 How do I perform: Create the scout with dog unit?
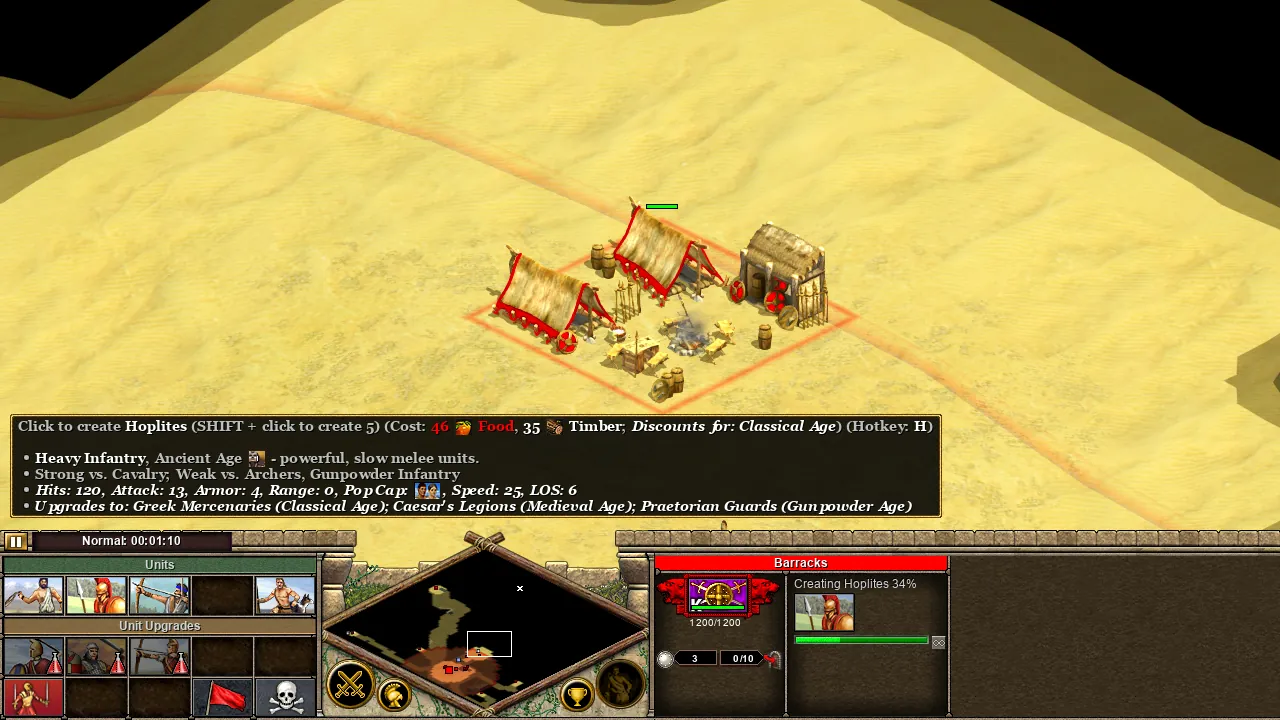pos(285,595)
